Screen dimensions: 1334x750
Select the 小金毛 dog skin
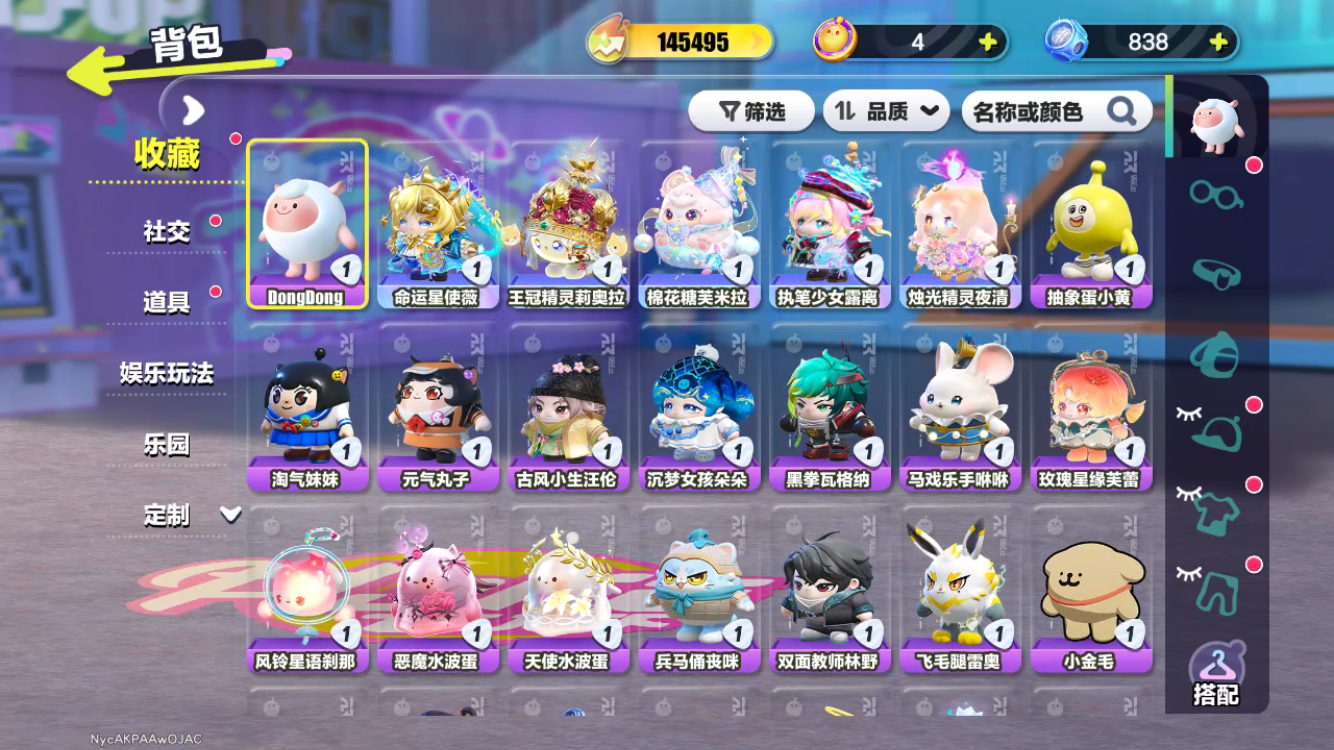[x=1091, y=589]
